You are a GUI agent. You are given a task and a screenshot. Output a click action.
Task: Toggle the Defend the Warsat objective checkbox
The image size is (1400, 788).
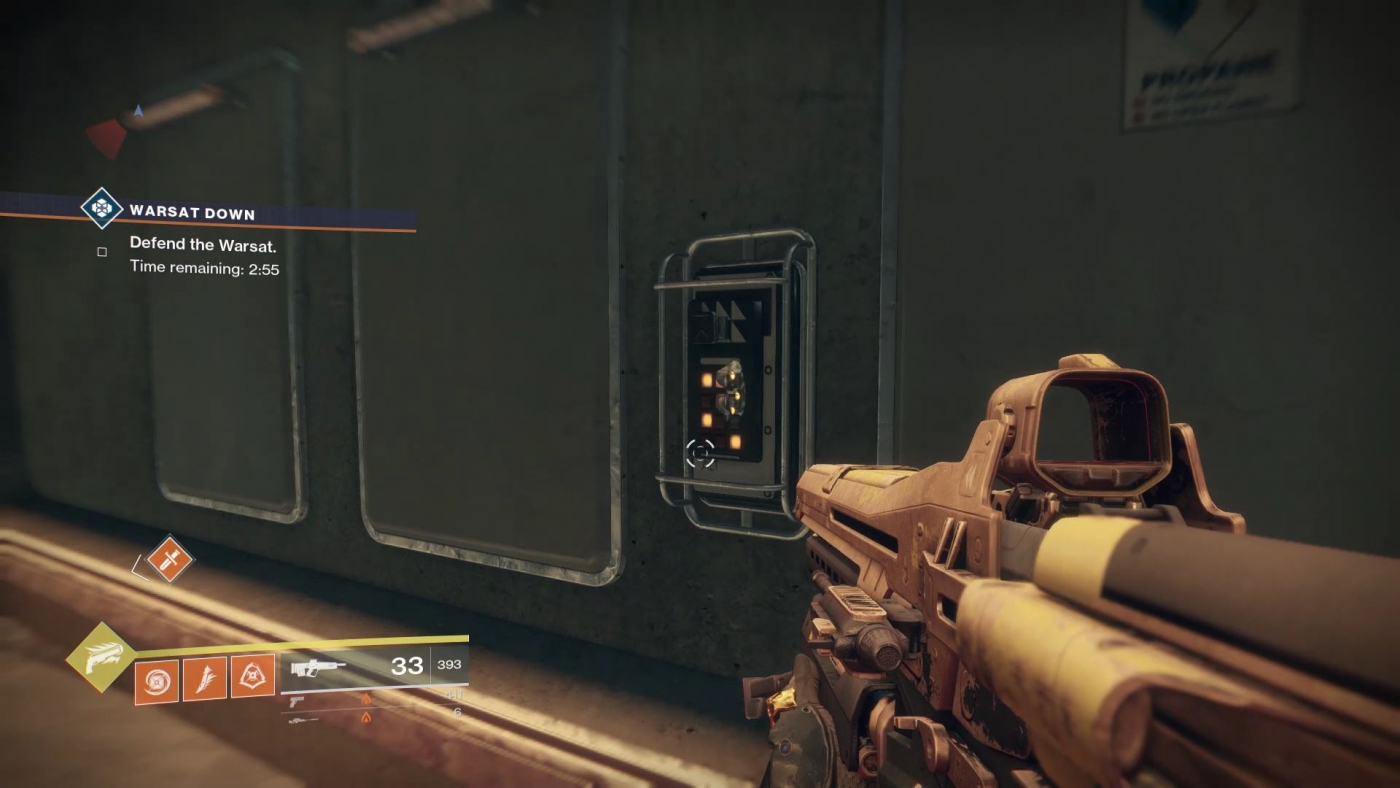101,251
